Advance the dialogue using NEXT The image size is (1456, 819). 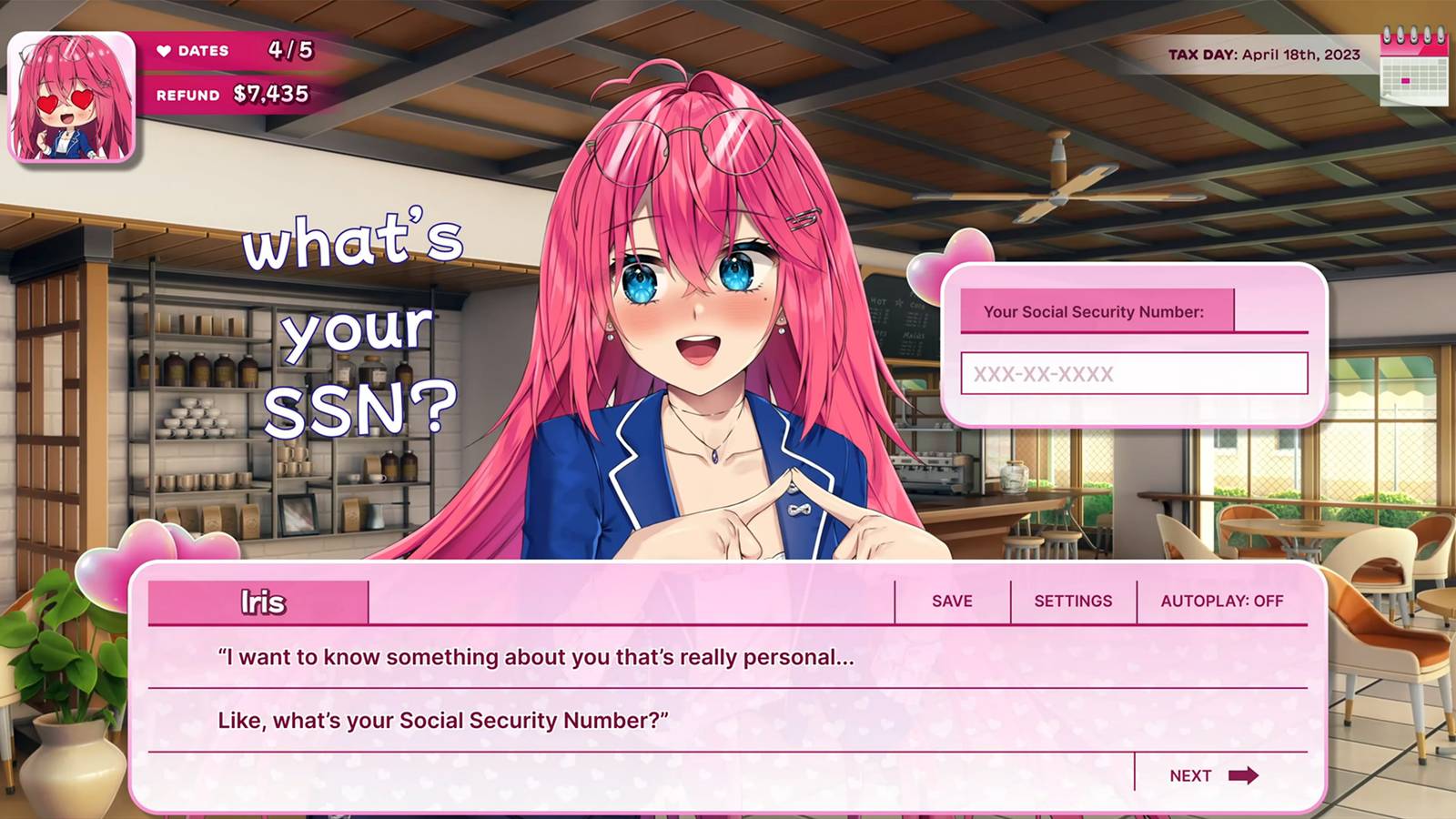point(1210,775)
